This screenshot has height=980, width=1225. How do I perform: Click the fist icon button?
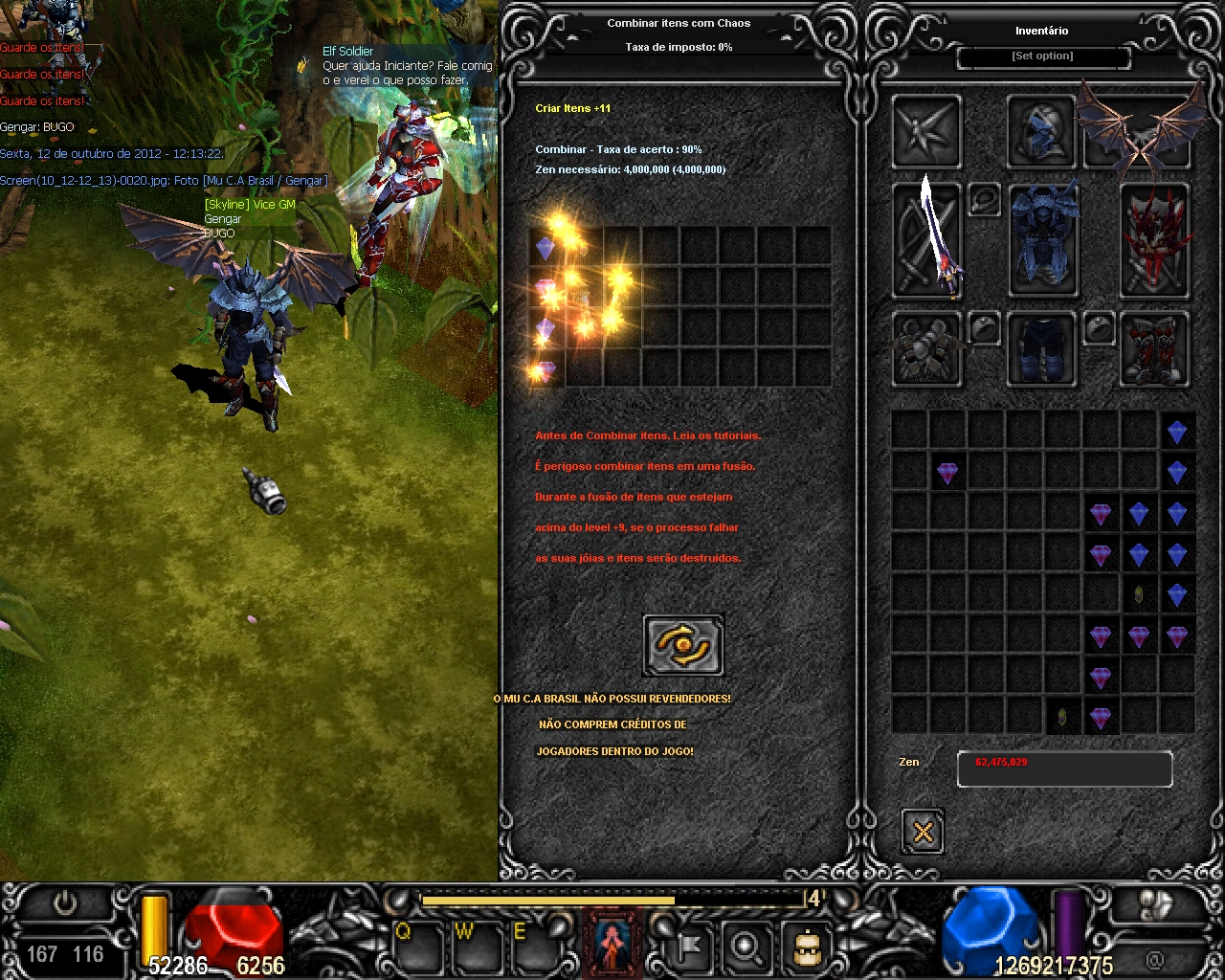(x=1156, y=905)
